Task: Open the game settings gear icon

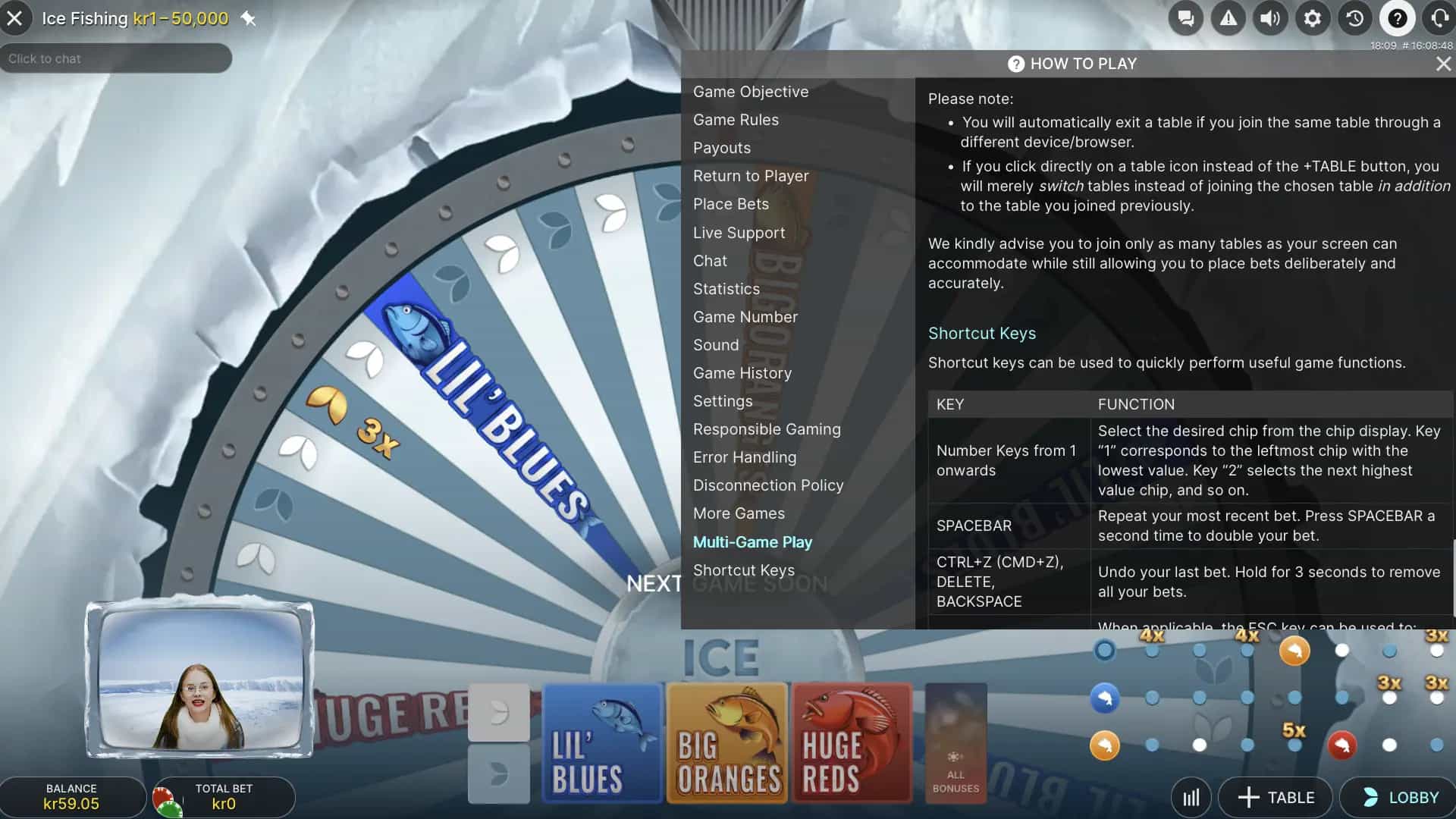Action: pos(1313,18)
